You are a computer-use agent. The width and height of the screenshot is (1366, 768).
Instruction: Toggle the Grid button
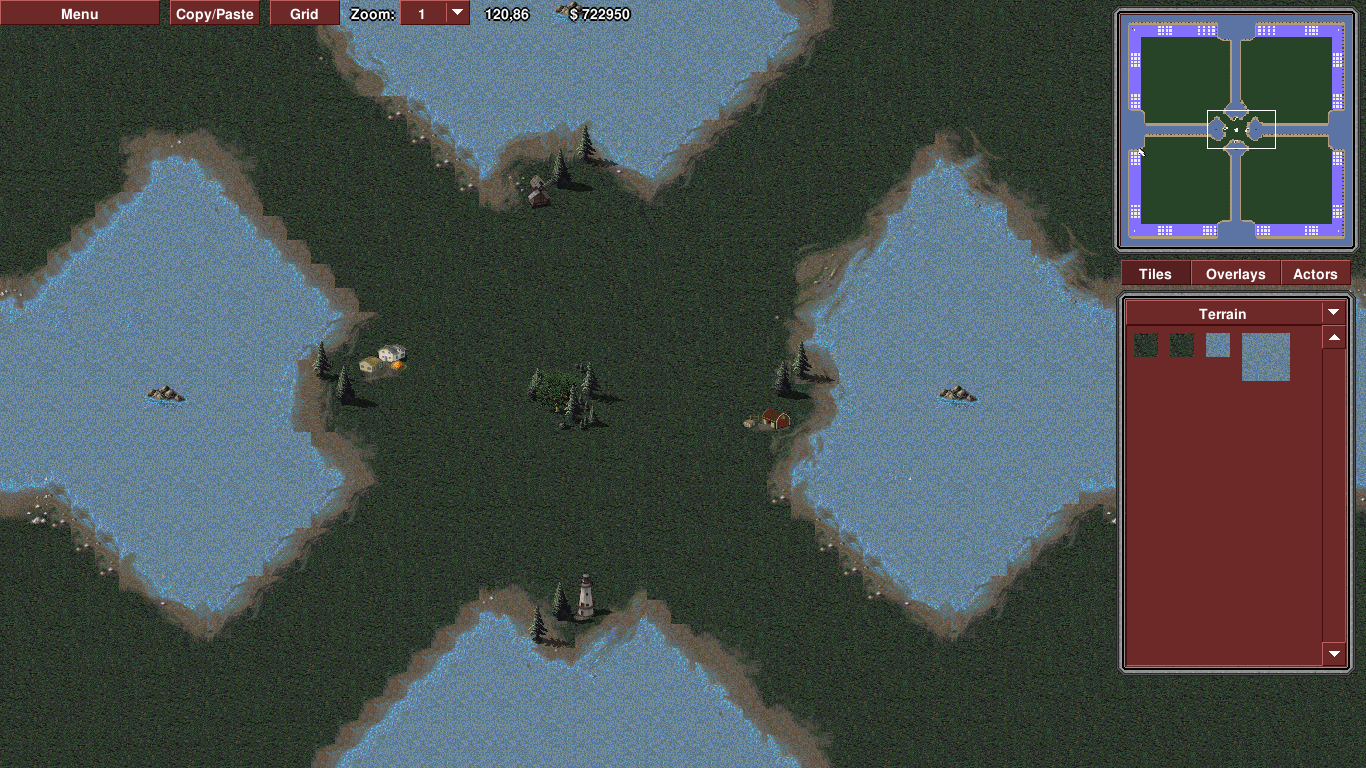click(304, 14)
